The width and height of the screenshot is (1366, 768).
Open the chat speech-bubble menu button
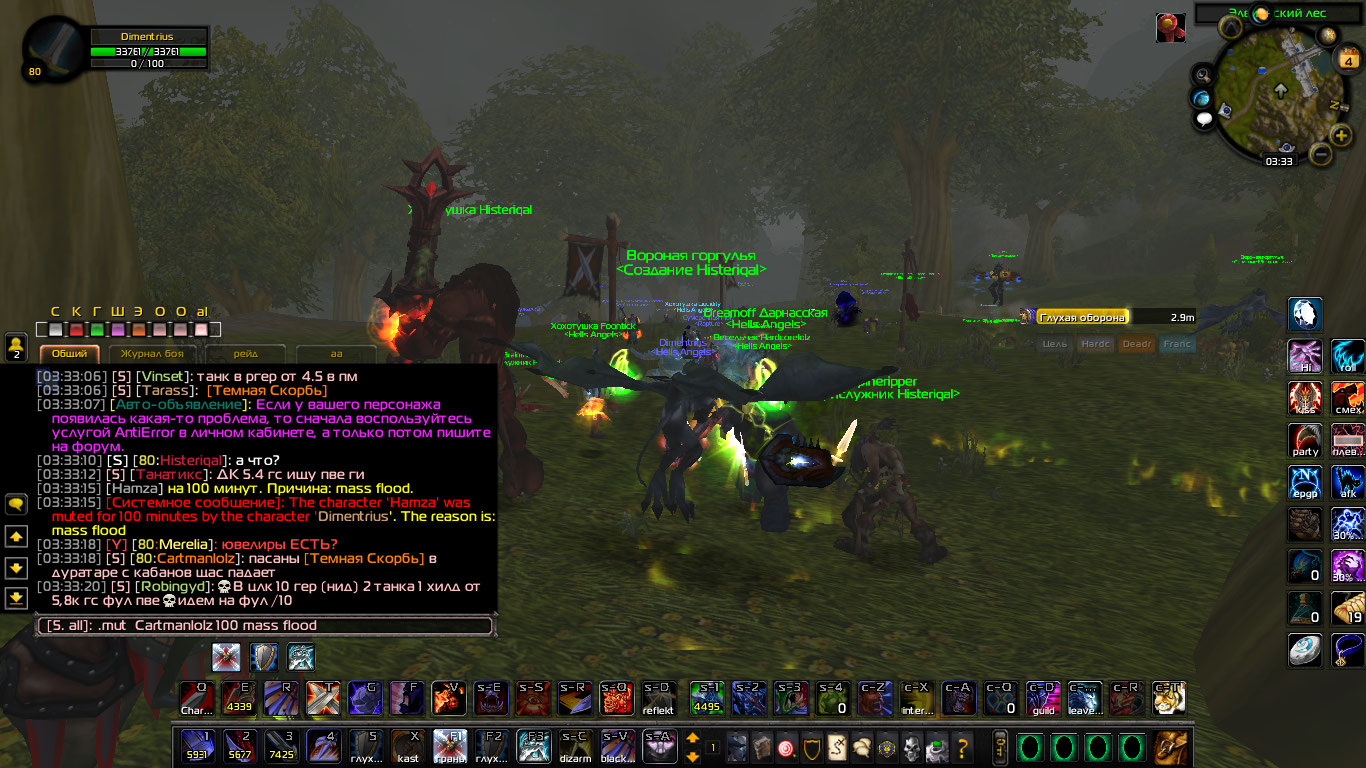tap(16, 504)
